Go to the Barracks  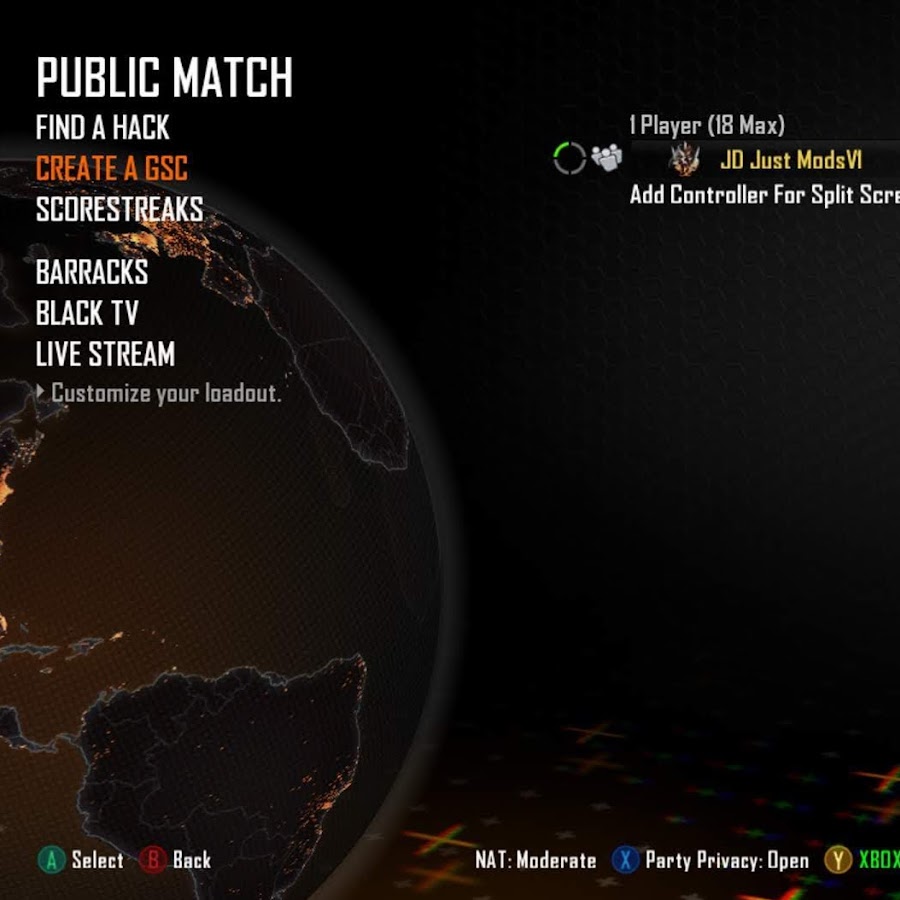pos(92,272)
